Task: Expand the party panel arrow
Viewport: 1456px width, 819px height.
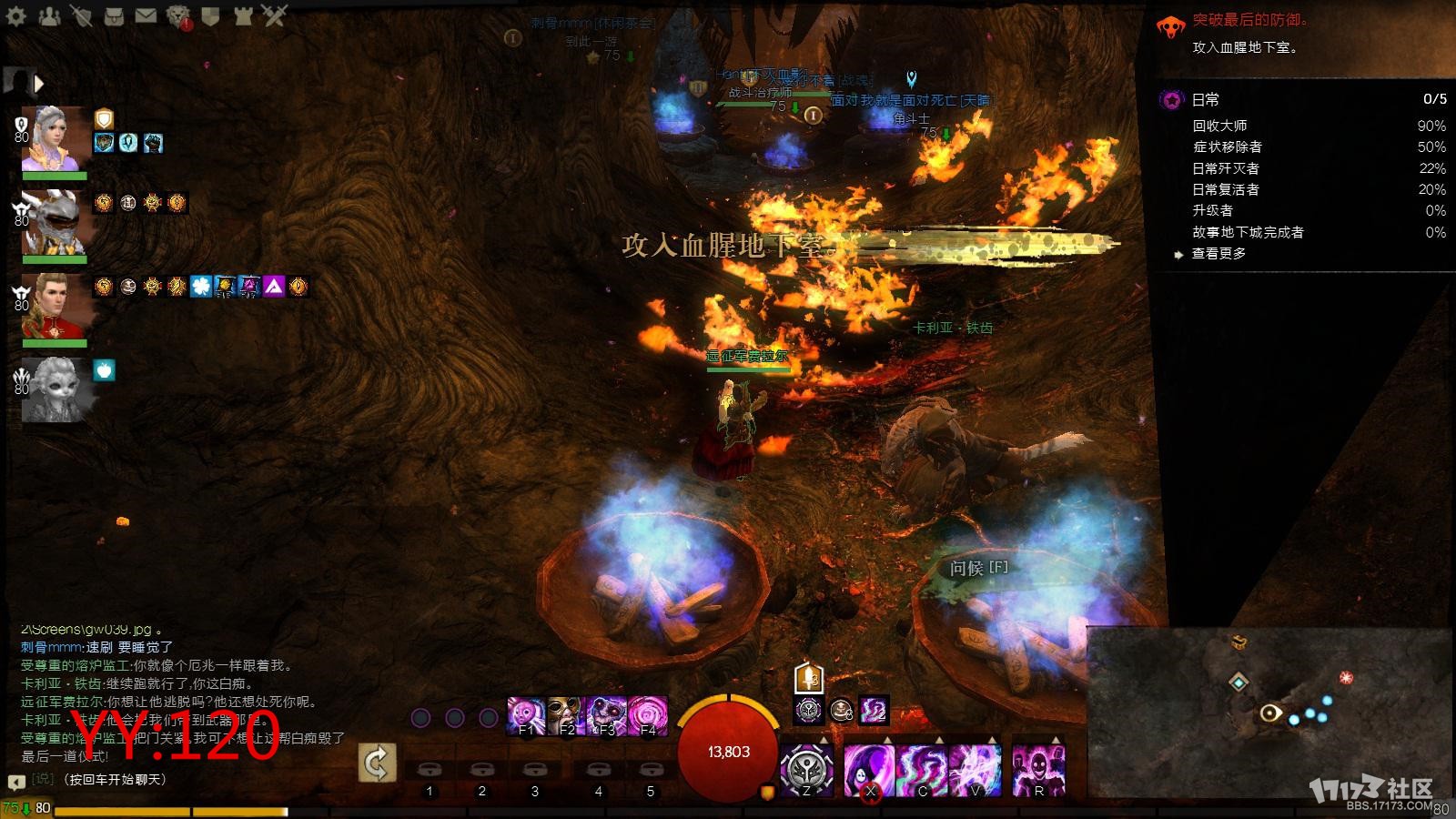Action: 39,84
